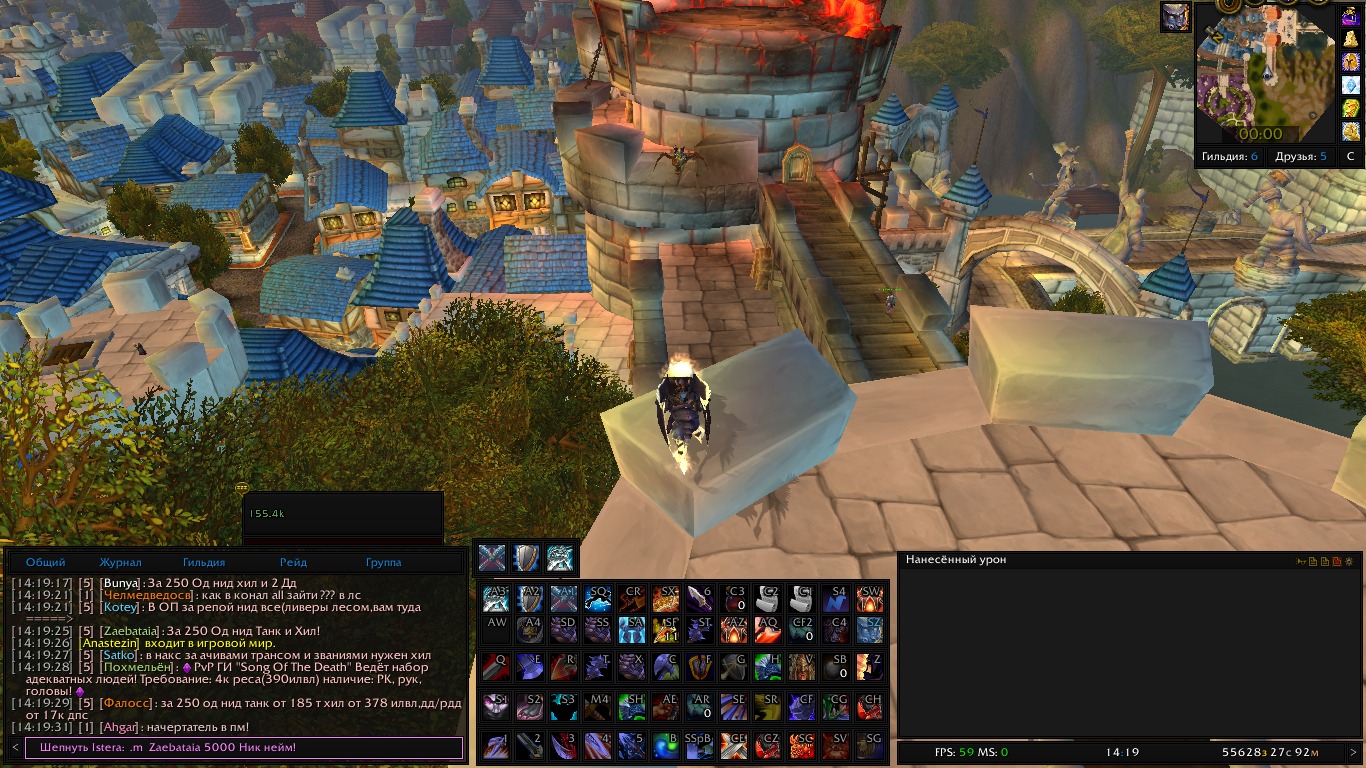Click player name Zaebataia in chat

[x=130, y=631]
